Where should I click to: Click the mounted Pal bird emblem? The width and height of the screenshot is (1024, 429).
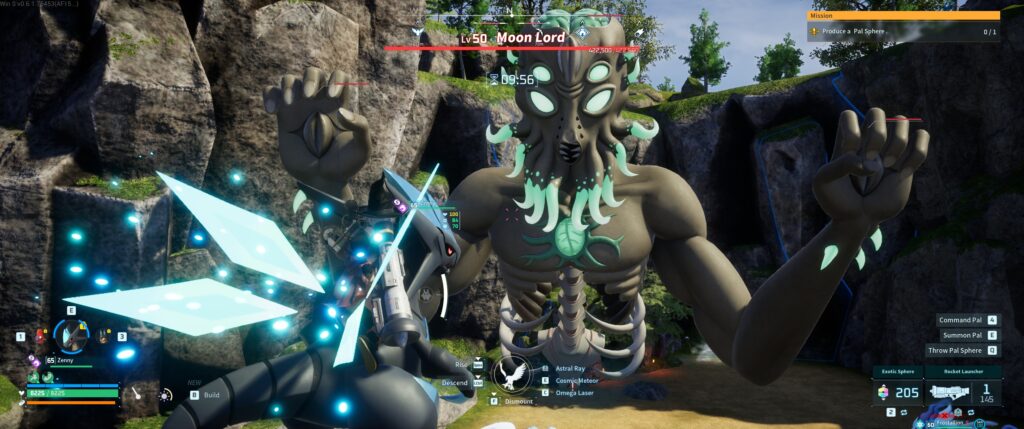pos(512,374)
